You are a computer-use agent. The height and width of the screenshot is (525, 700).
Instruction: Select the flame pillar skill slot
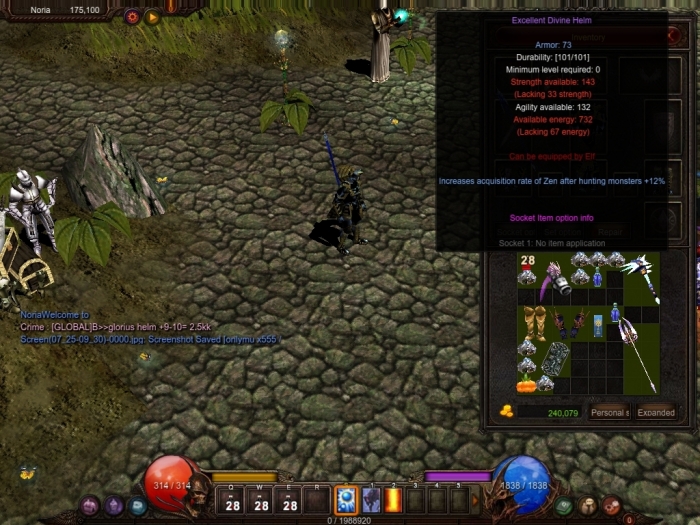click(393, 499)
